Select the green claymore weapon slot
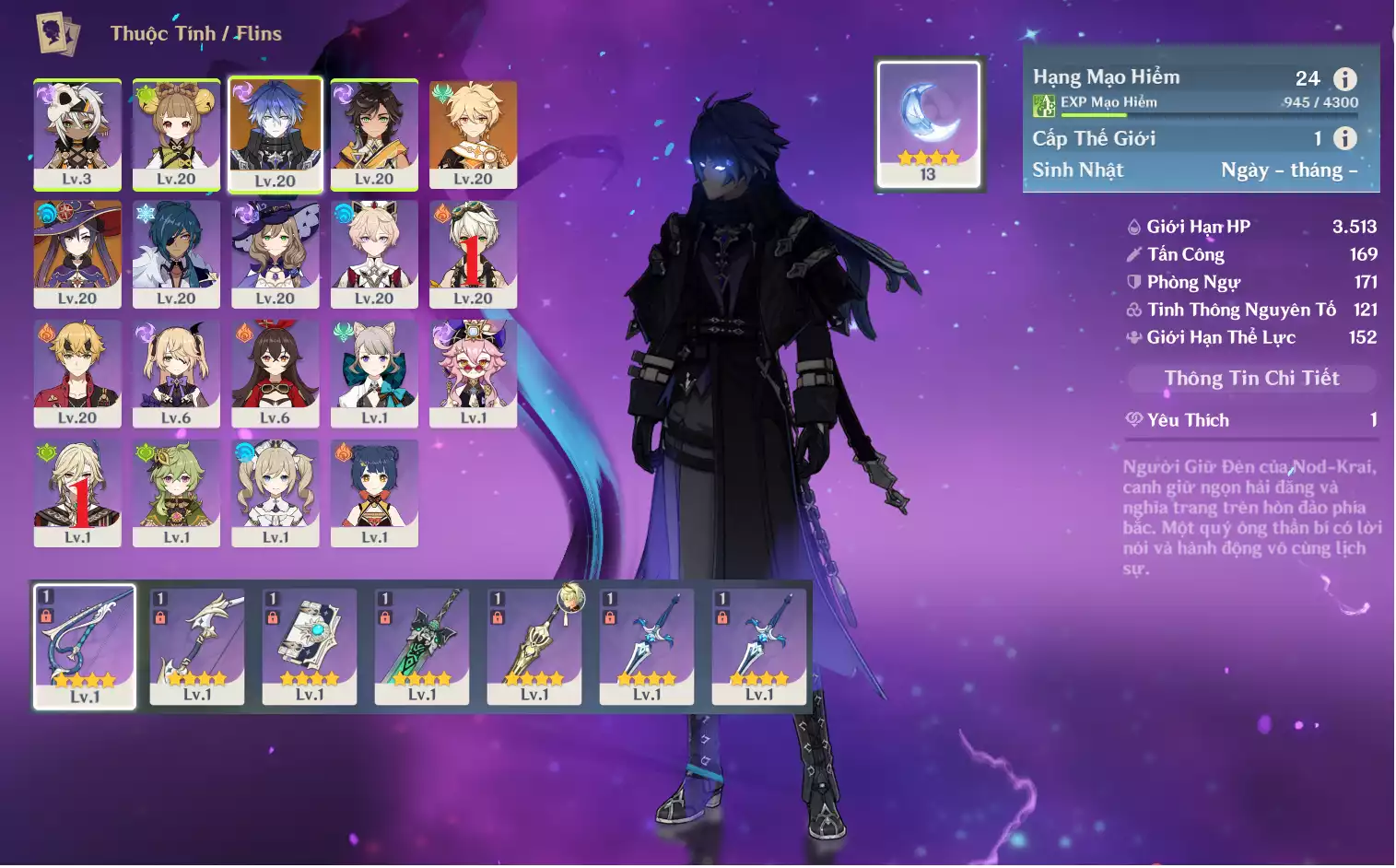The height and width of the screenshot is (868, 1396). click(422, 646)
